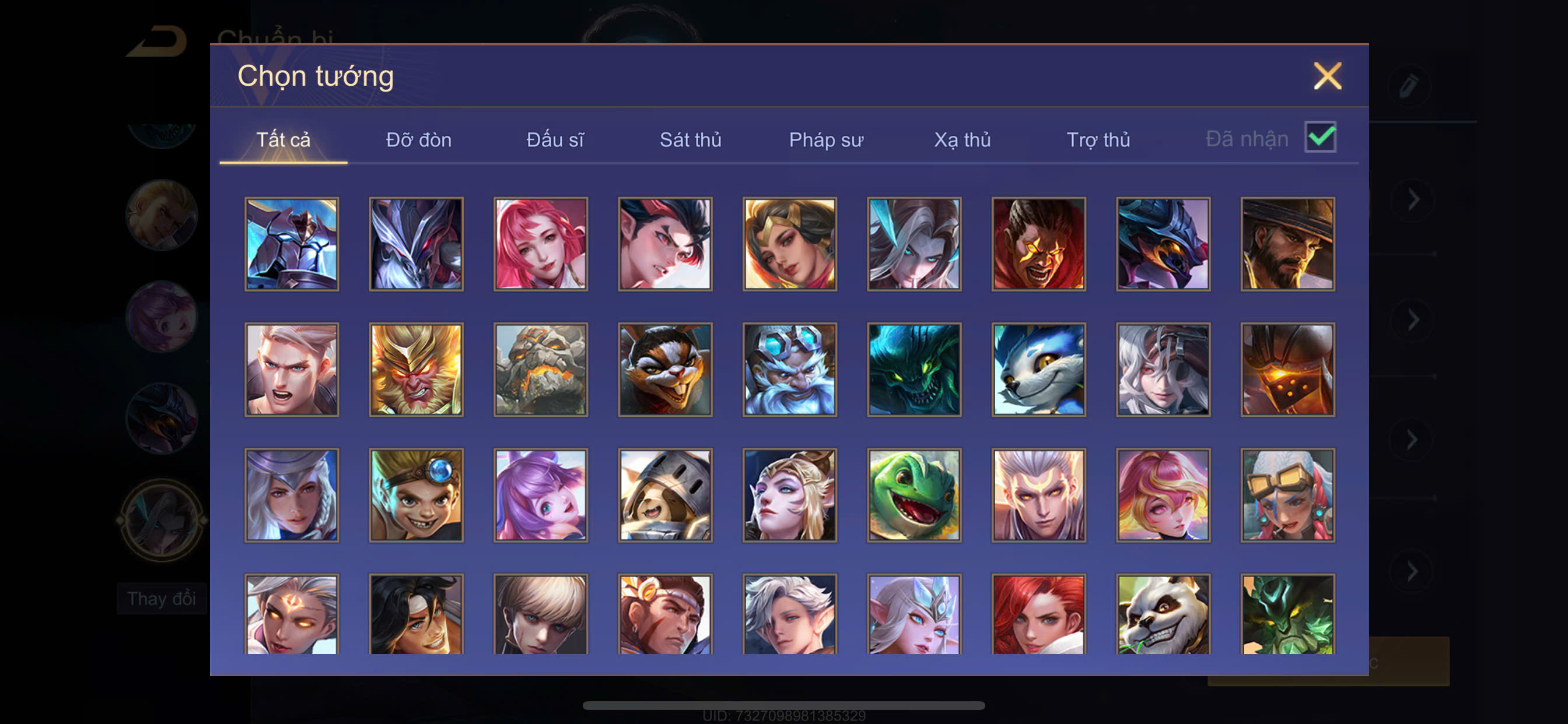View the Trợ thủ heroes
The height and width of the screenshot is (724, 1568).
(x=1098, y=140)
